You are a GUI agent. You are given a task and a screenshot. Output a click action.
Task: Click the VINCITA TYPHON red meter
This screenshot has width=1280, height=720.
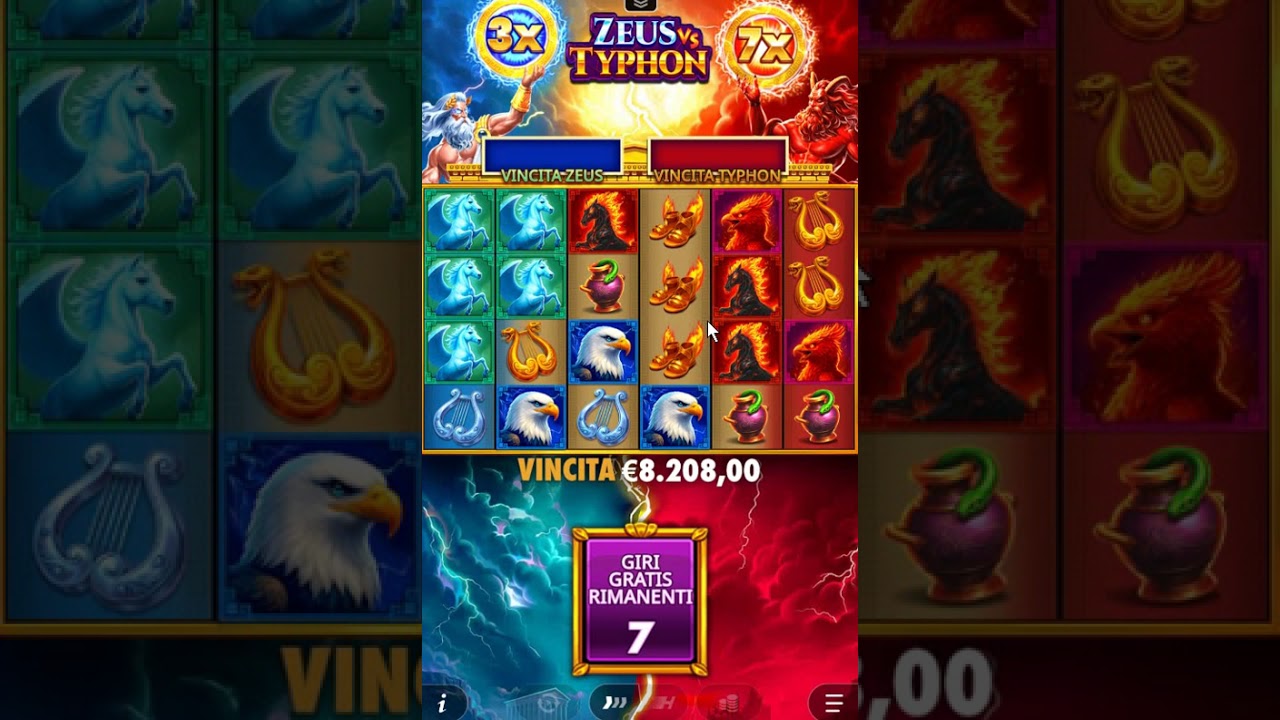tap(718, 155)
